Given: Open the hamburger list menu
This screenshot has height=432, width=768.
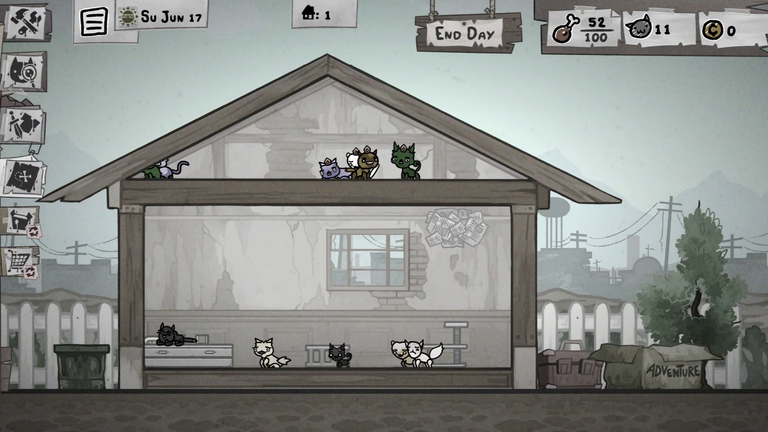Looking at the screenshot, I should pos(93,22).
